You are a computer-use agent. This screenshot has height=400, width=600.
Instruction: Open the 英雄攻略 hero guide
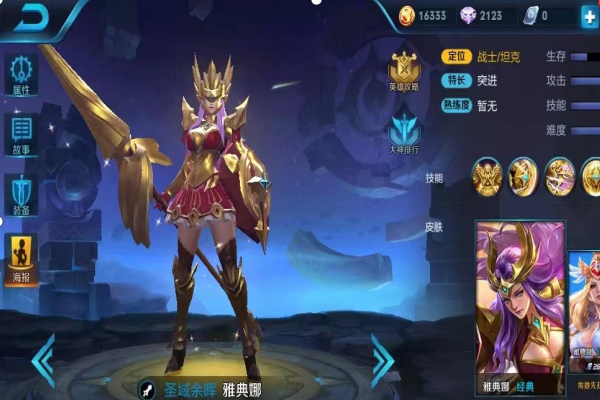(404, 71)
